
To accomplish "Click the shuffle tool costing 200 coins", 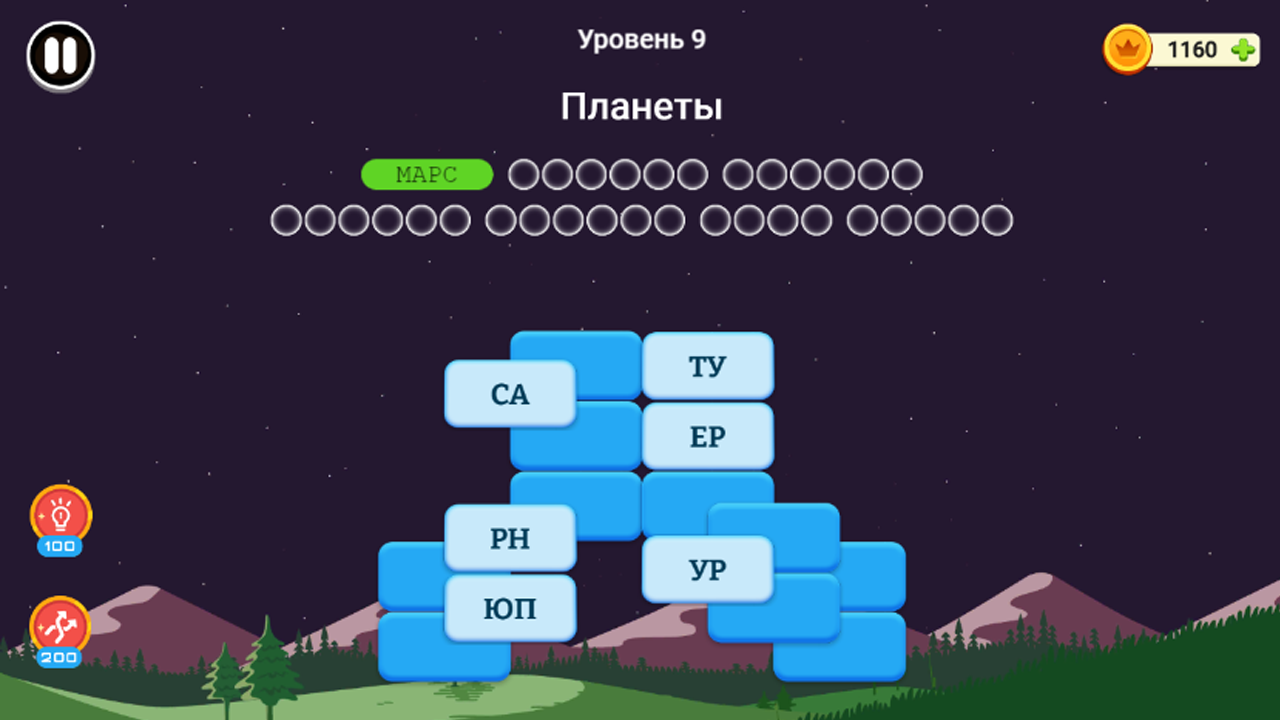I will (60, 630).
